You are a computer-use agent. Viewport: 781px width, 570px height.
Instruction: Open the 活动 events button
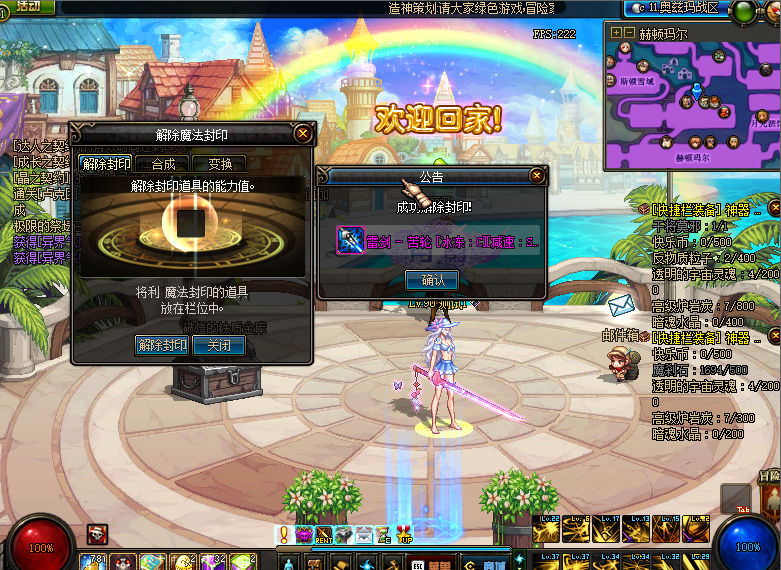point(28,6)
